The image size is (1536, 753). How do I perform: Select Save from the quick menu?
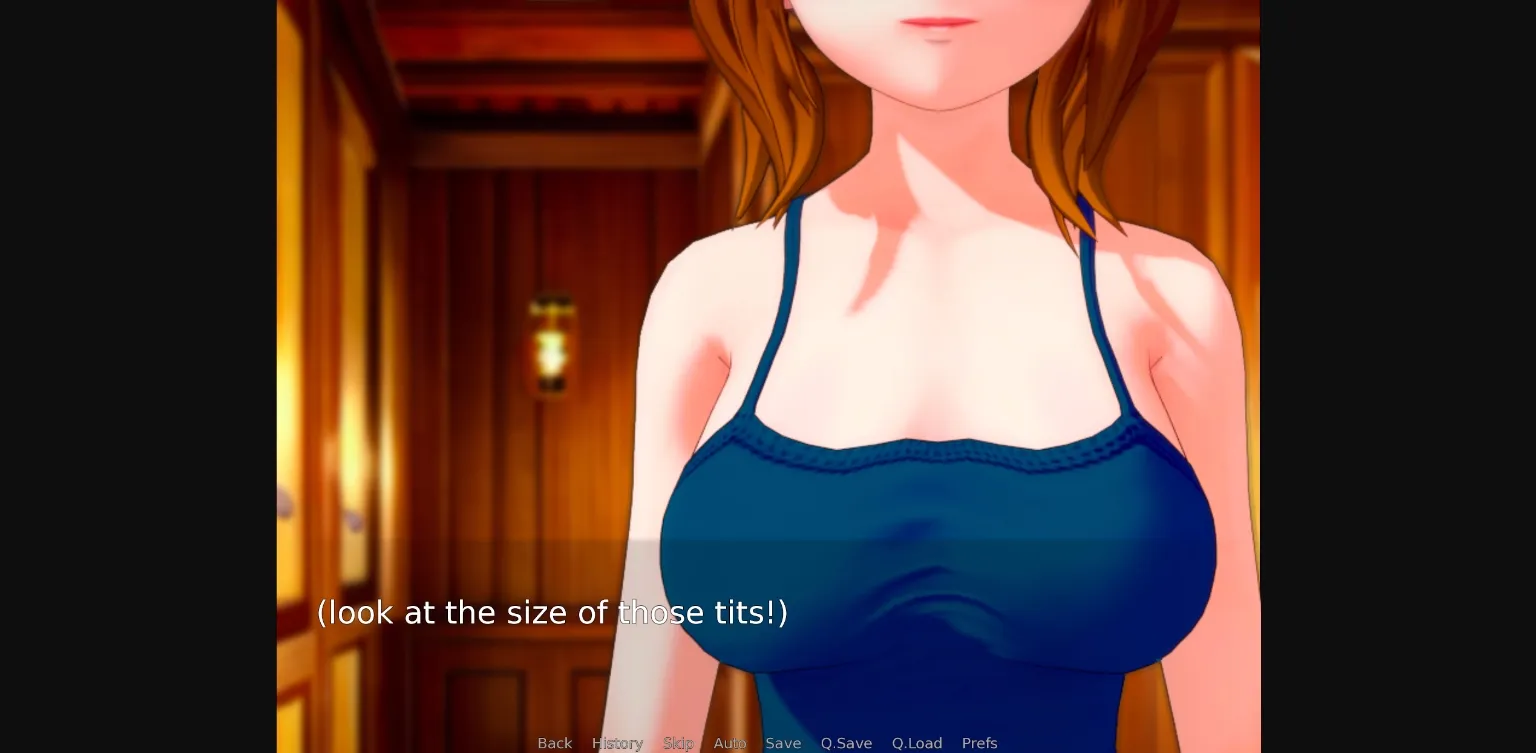[x=783, y=743]
